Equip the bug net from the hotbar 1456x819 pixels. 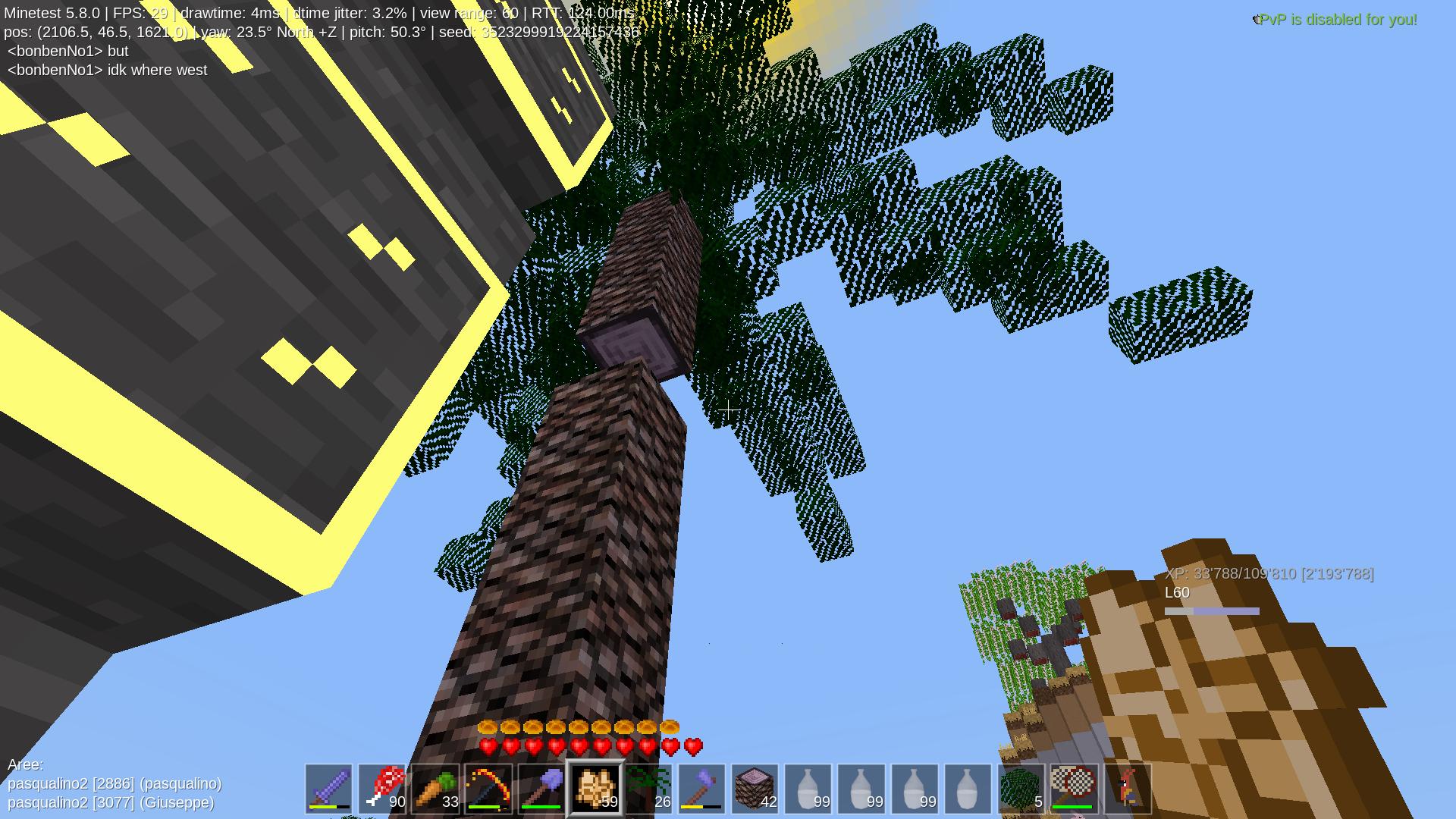tap(1075, 789)
